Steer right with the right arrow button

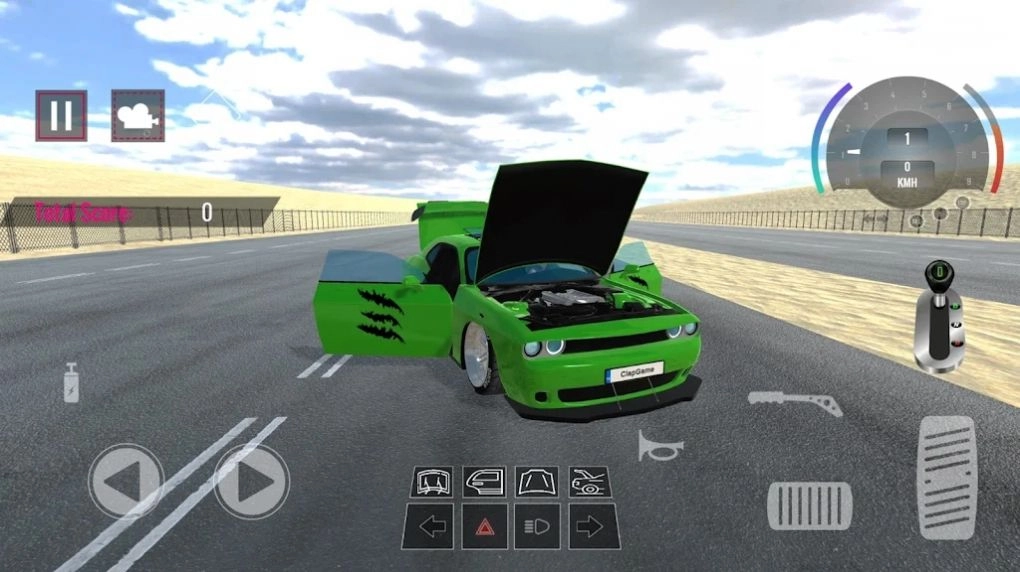(x=252, y=481)
